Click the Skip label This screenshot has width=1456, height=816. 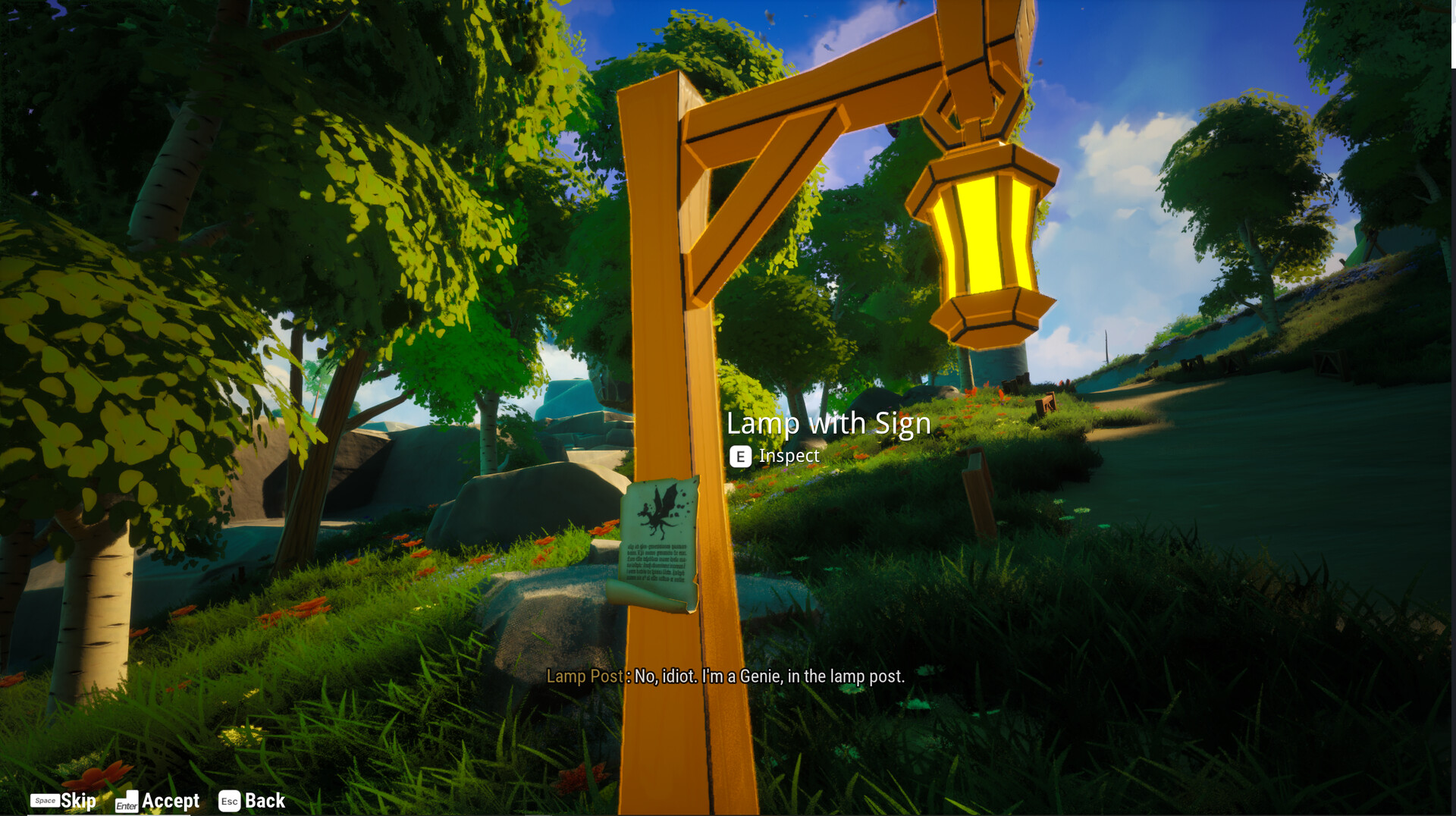[x=79, y=799]
